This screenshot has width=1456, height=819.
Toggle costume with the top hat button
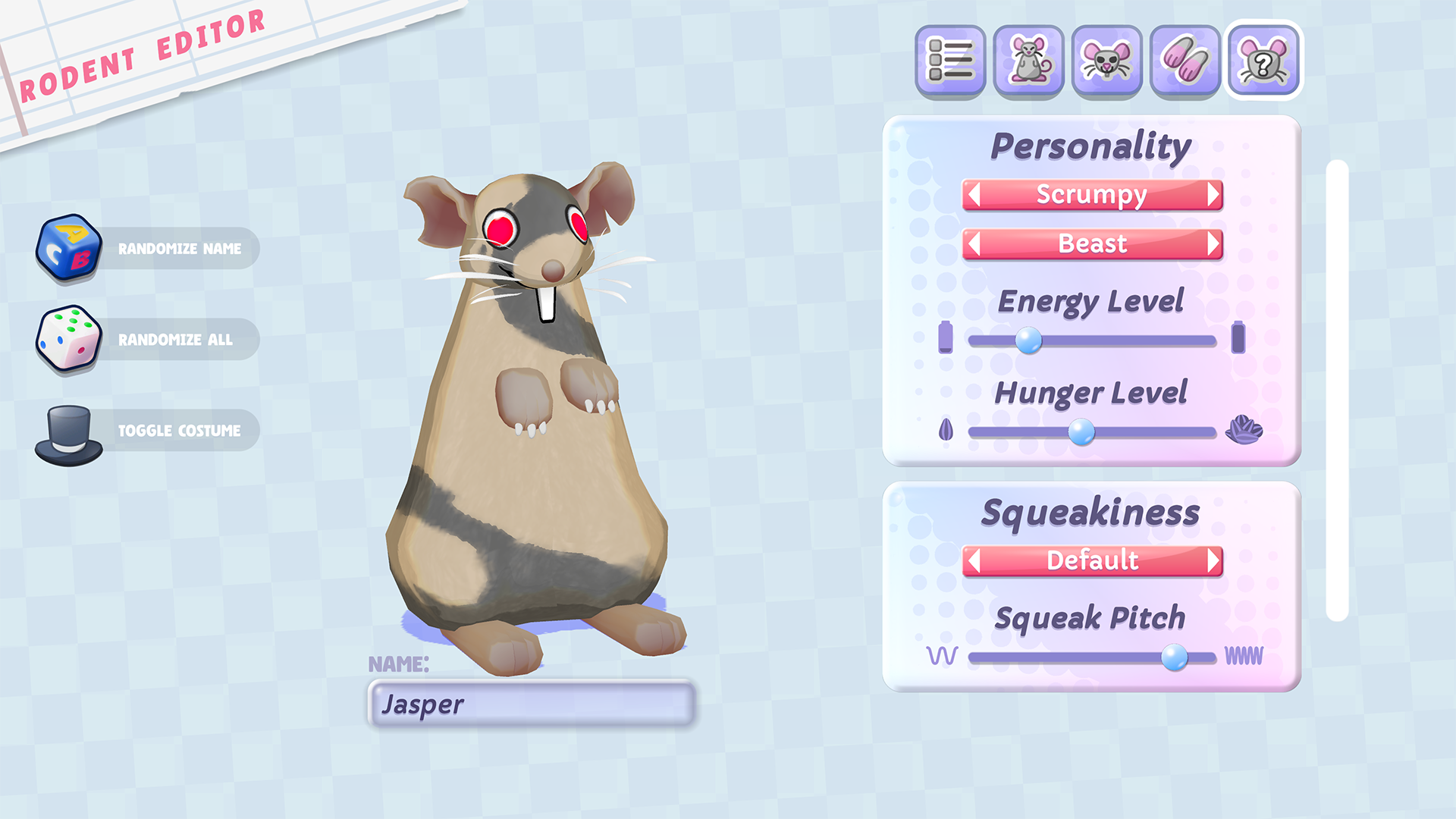(x=148, y=431)
